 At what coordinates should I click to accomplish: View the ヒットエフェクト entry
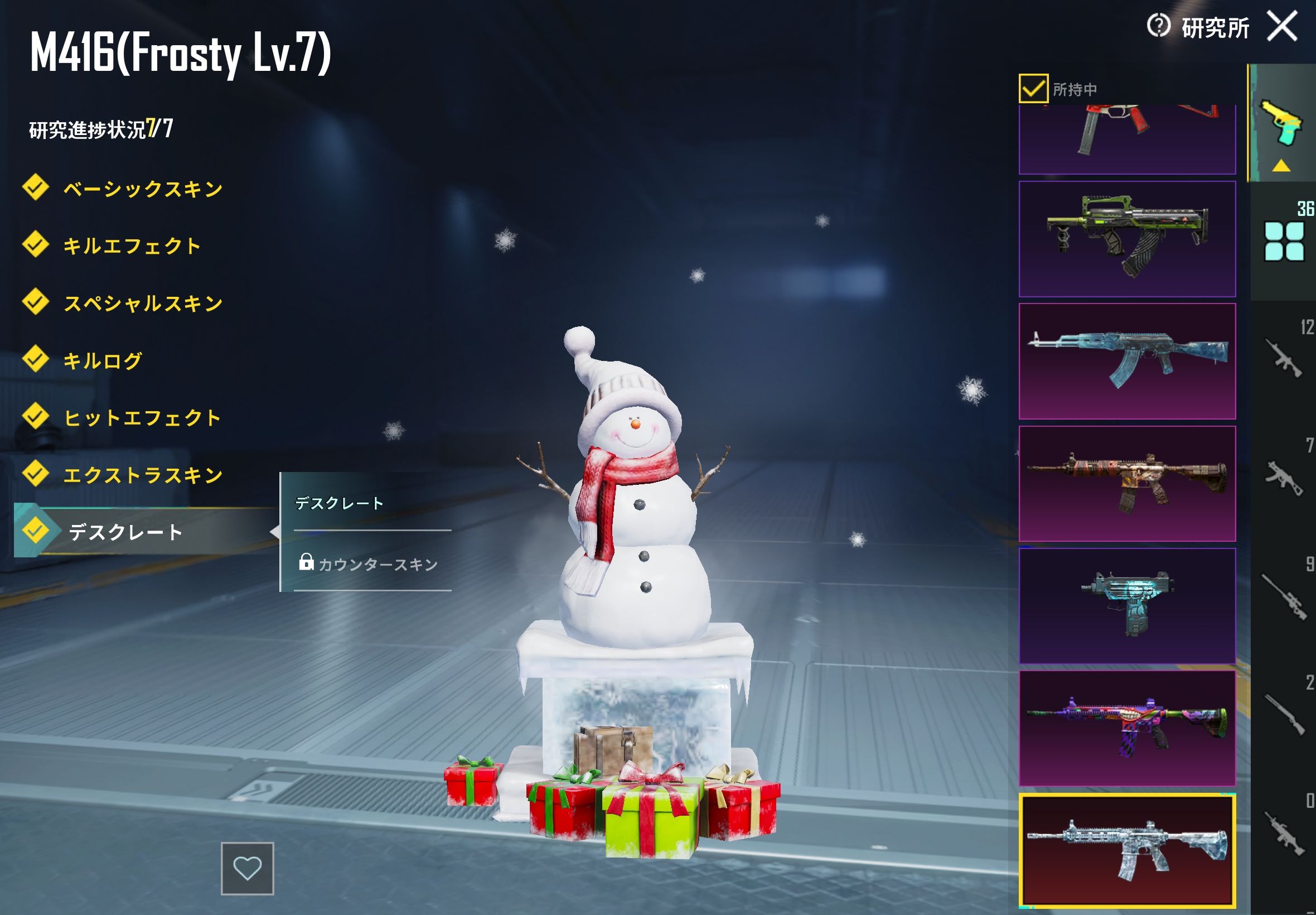142,418
